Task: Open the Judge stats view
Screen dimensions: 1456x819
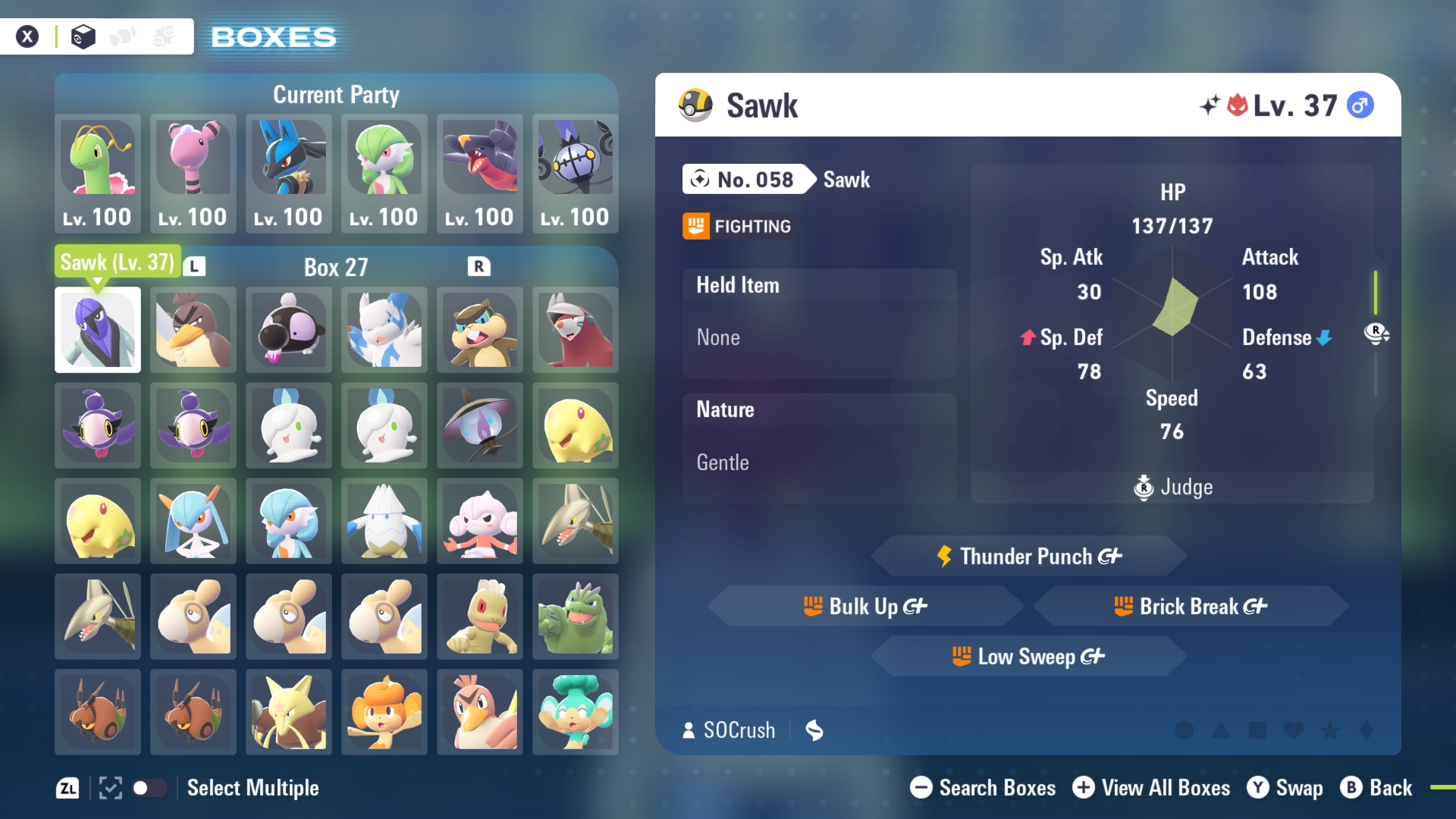Action: [1173, 487]
